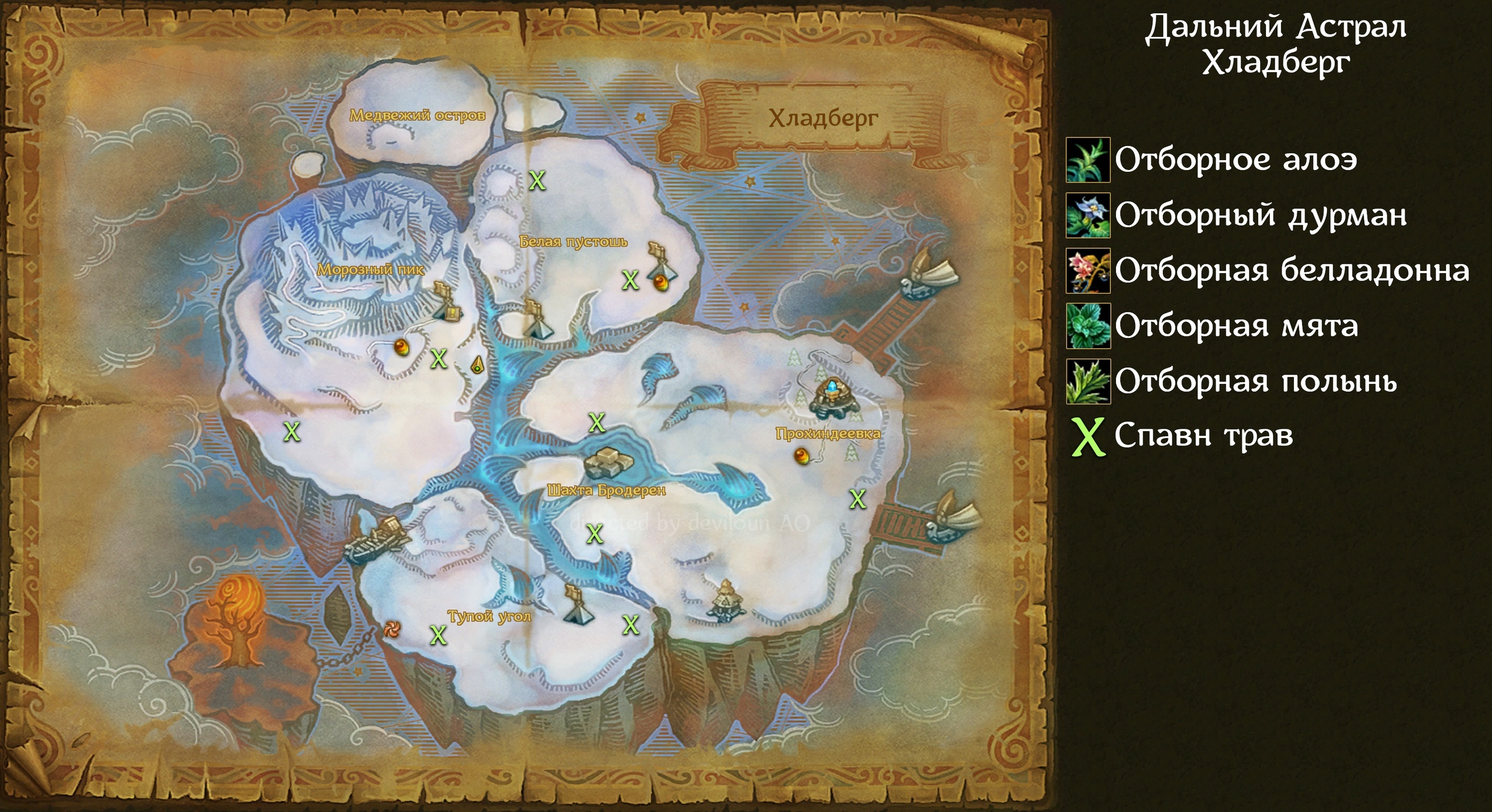Click the Медвежий остров map label

417,115
